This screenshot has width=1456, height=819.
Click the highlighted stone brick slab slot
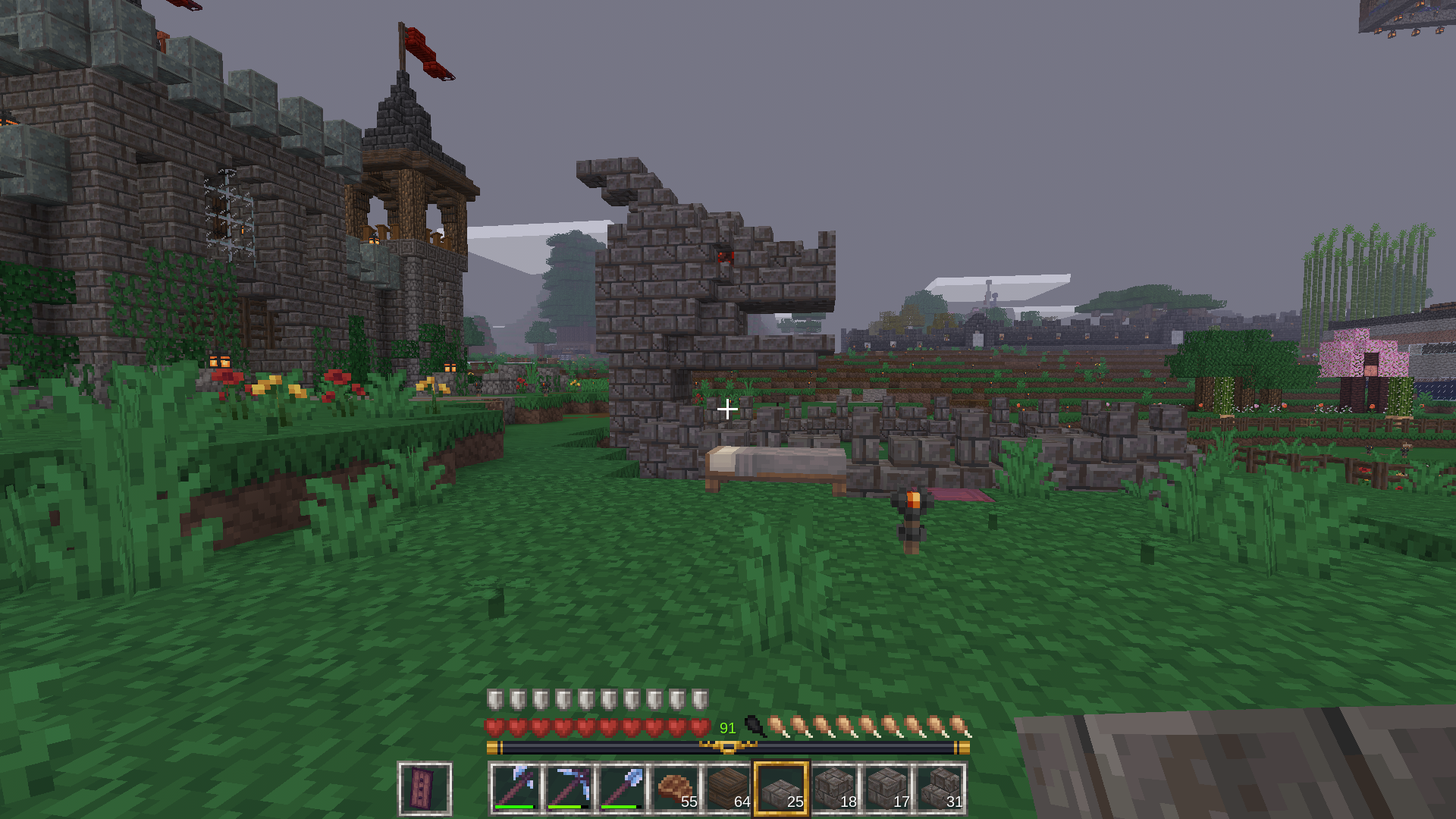(781, 789)
